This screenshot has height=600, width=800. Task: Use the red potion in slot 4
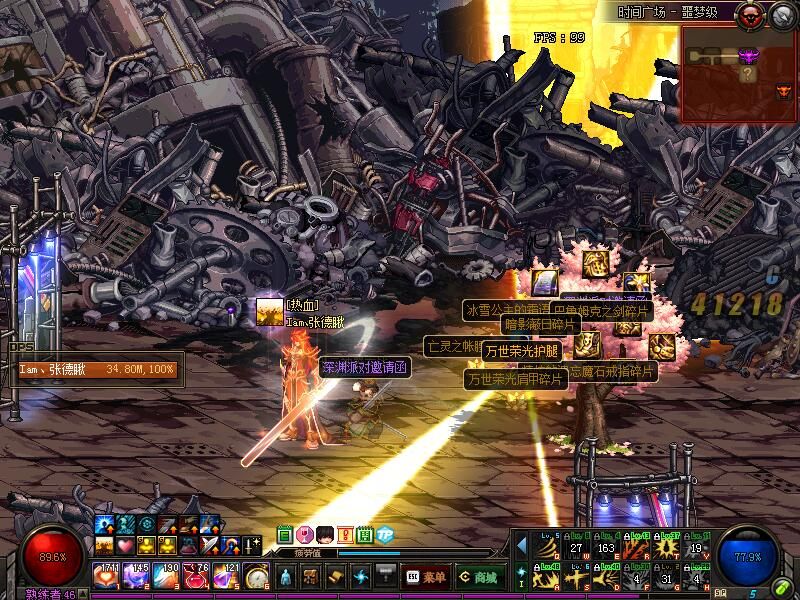[x=198, y=577]
